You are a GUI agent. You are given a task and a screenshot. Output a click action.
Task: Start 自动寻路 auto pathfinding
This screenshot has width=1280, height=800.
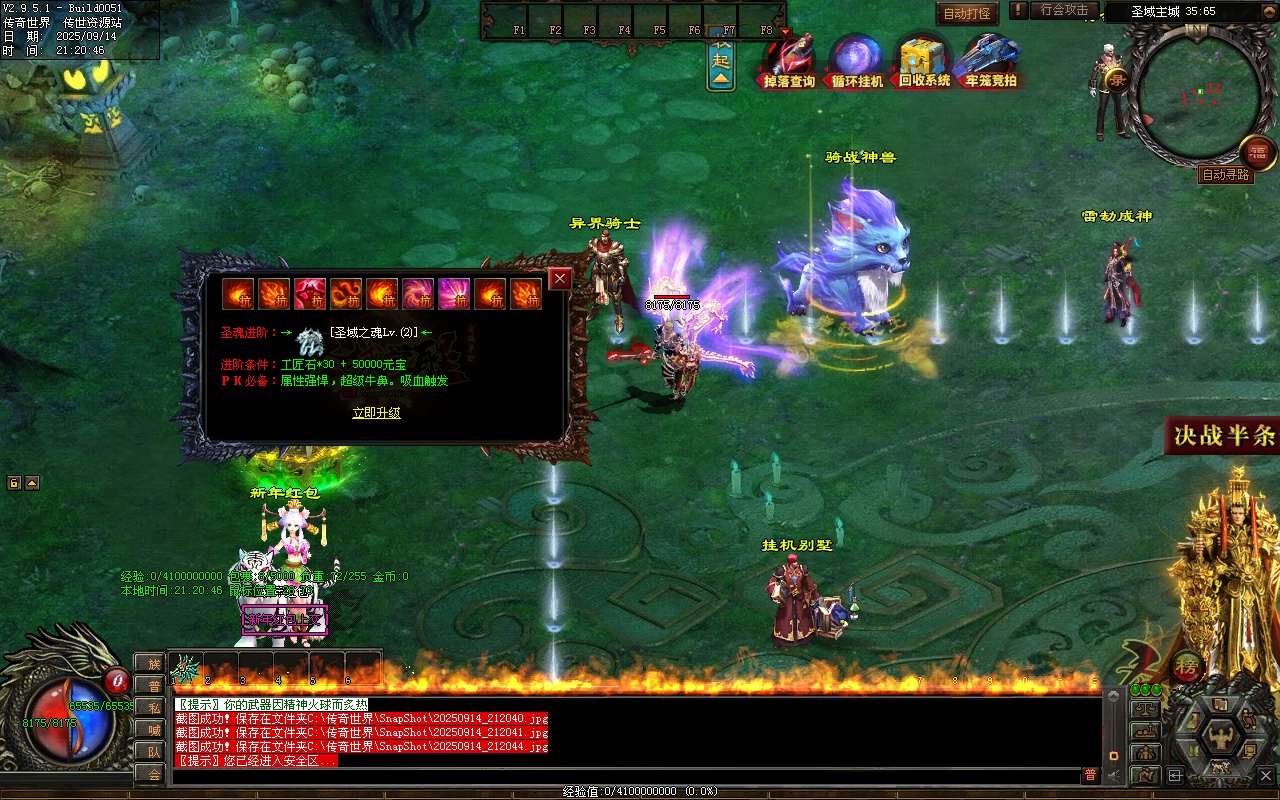point(1226,175)
